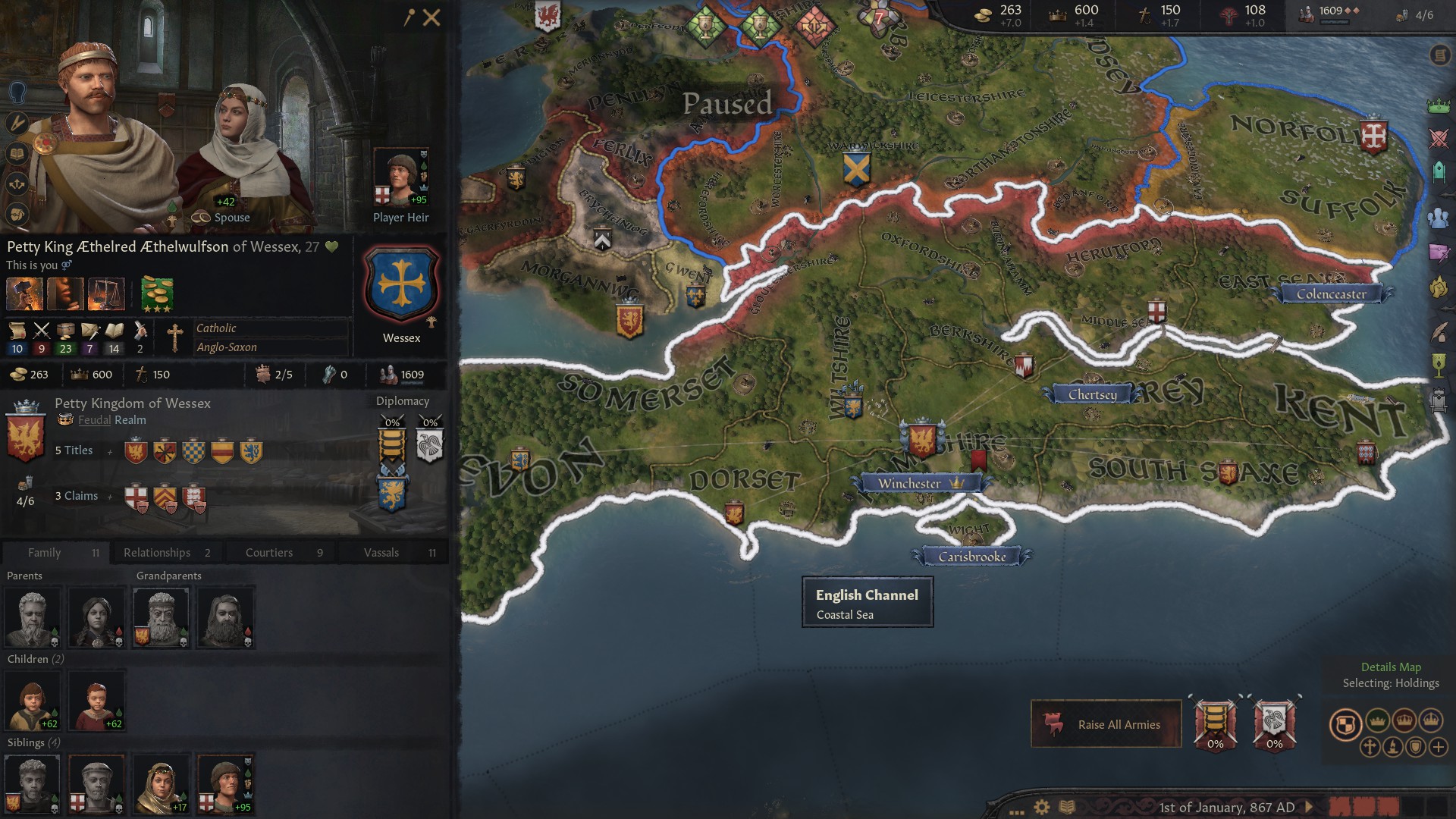This screenshot has width=1456, height=819.
Task: Close the character panel
Action: [431, 17]
